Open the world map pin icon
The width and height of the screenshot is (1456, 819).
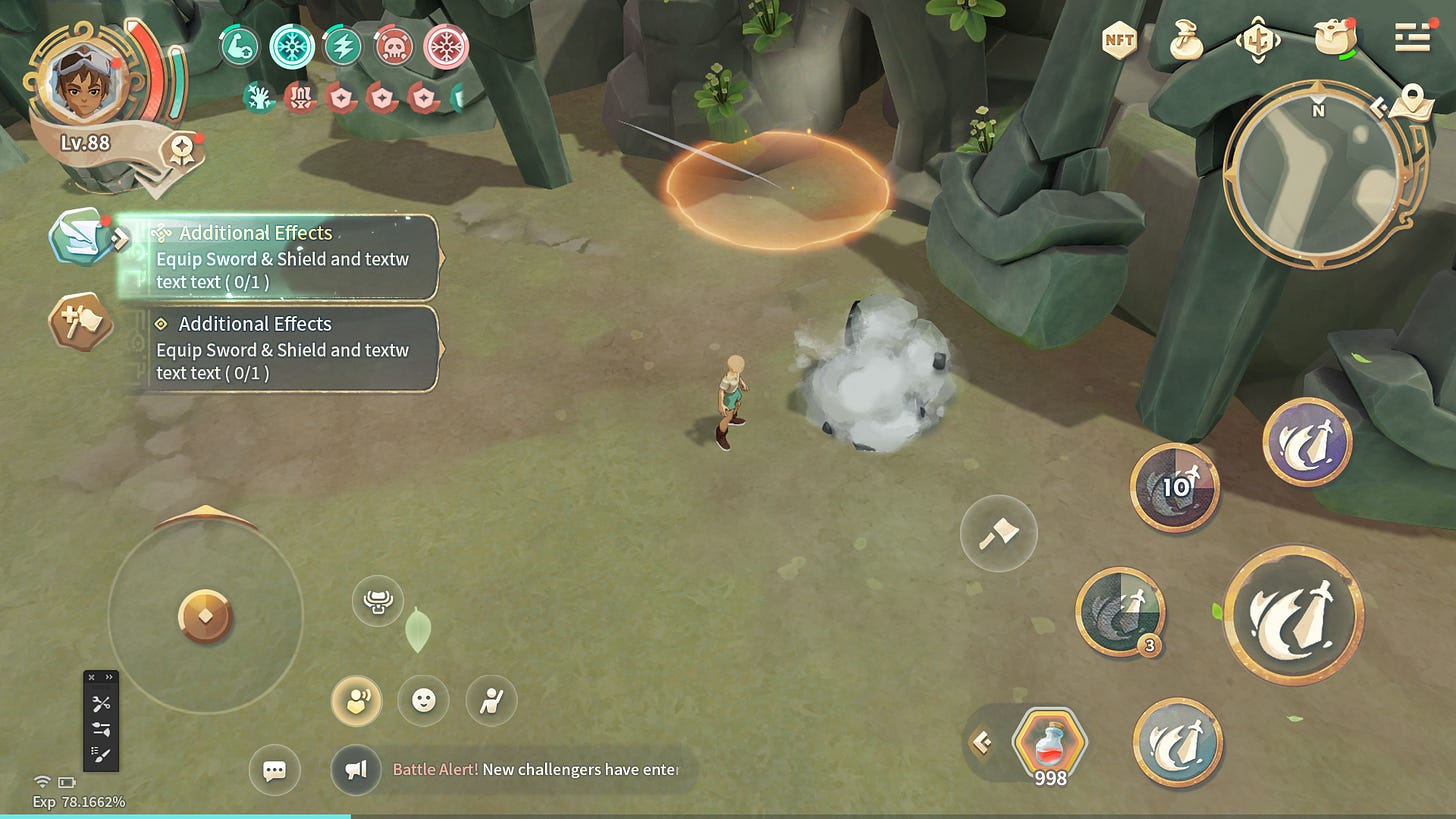1410,101
